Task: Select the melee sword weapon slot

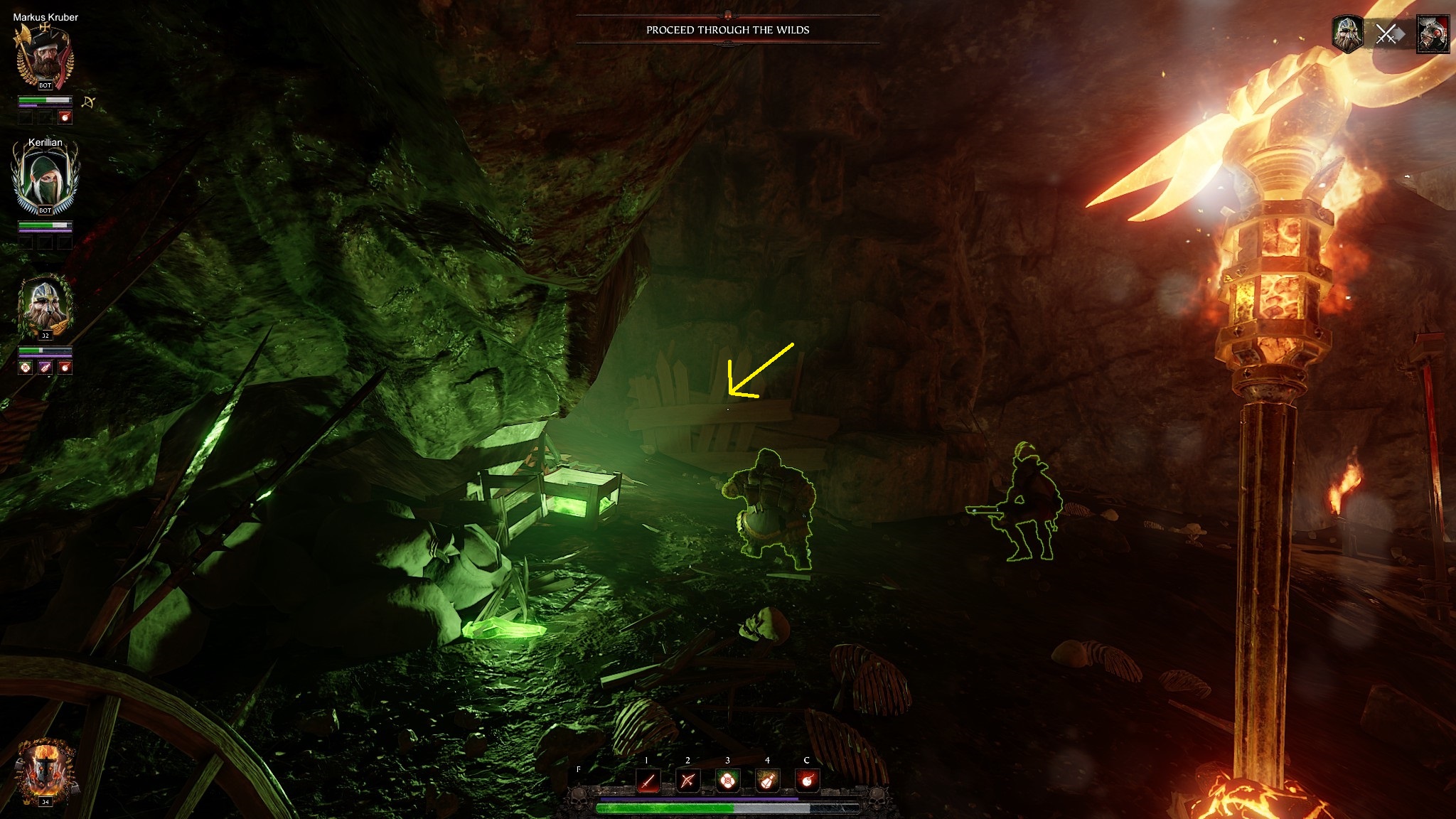Action: pyautogui.click(x=647, y=781)
